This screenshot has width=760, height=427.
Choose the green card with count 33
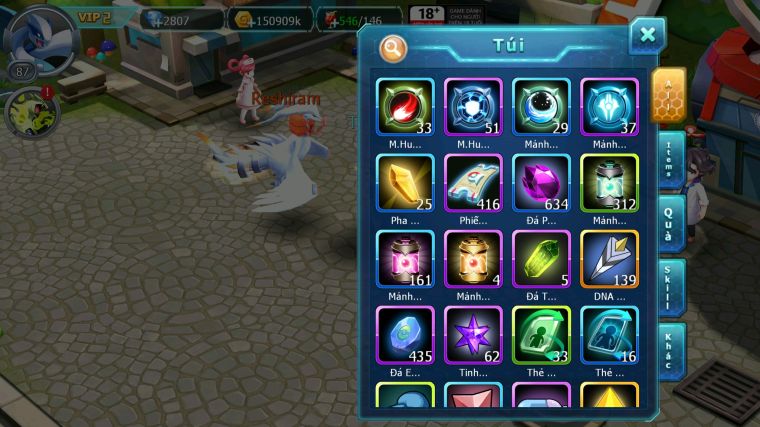click(x=541, y=335)
